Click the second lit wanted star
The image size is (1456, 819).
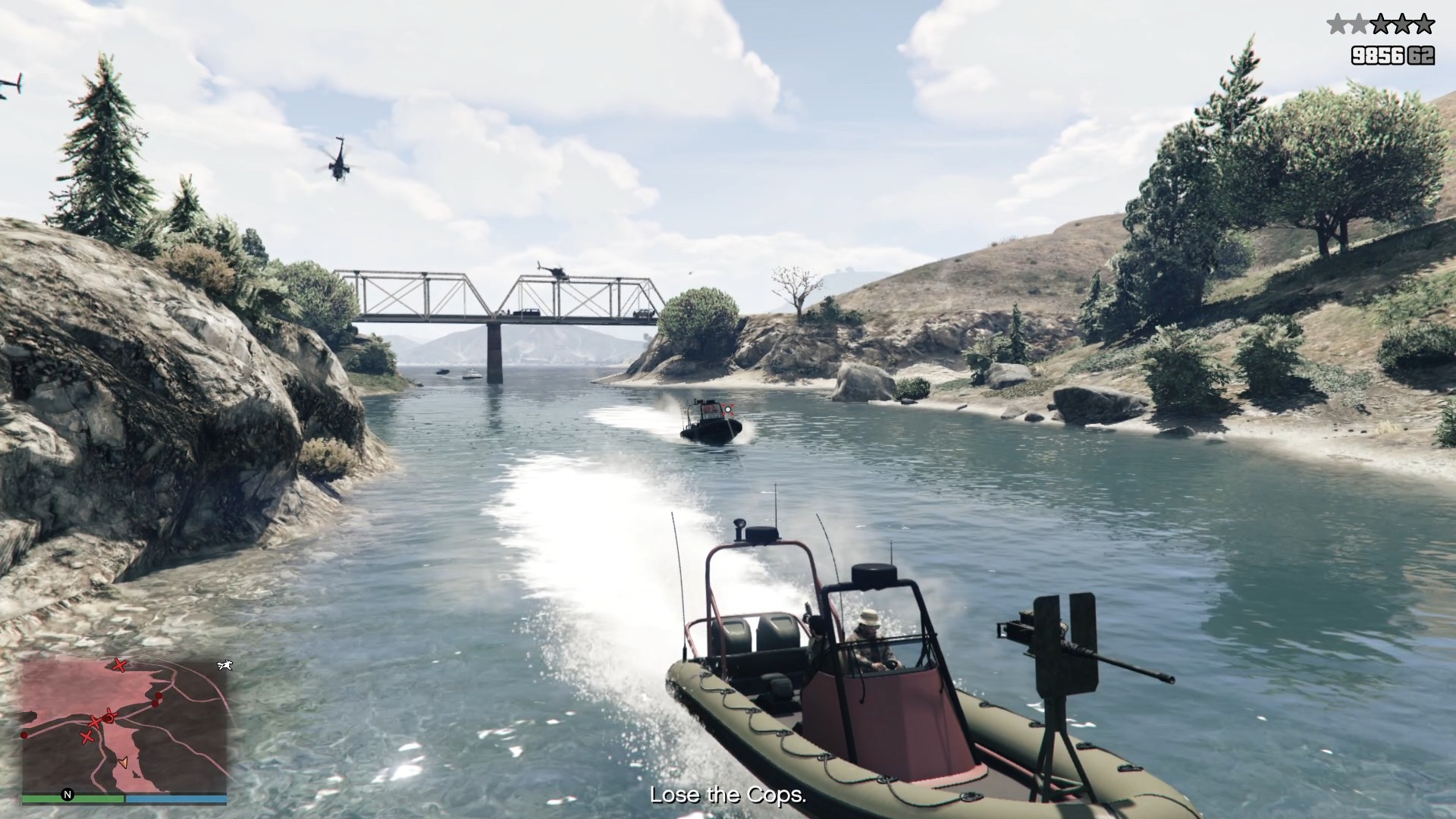click(1359, 24)
